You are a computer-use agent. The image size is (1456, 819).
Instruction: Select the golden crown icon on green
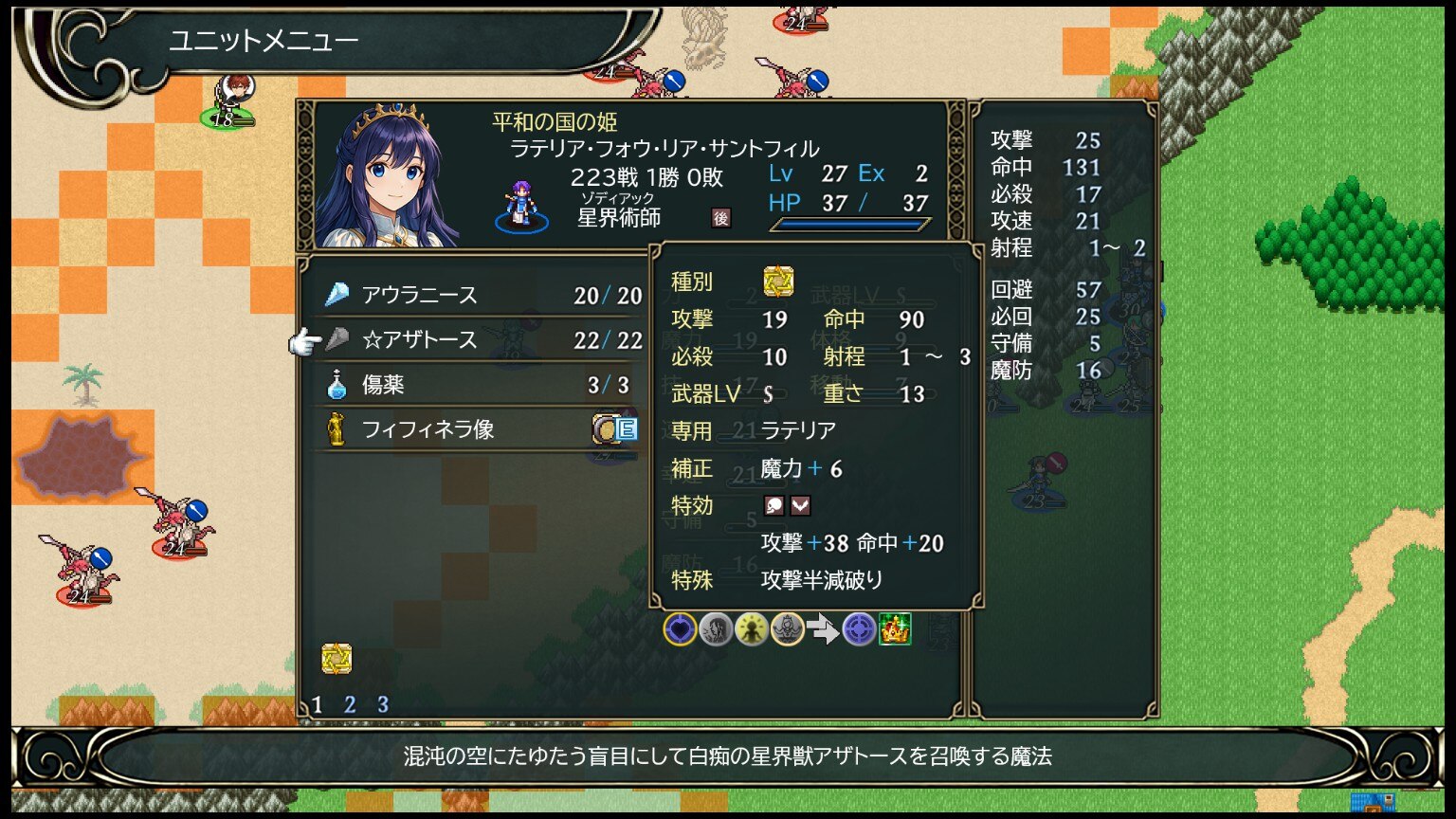point(895,628)
